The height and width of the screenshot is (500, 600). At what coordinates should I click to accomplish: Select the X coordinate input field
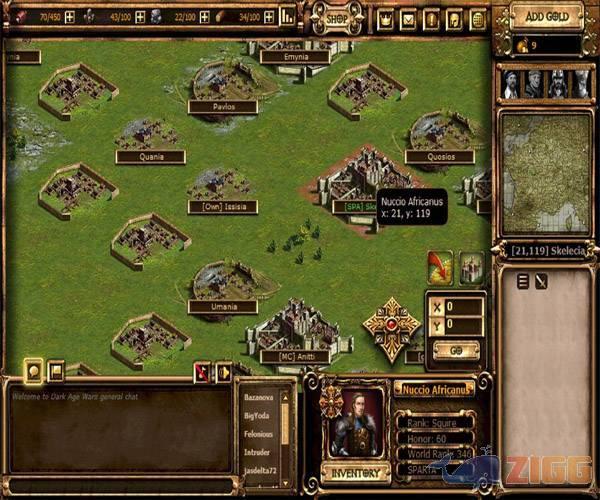[464, 307]
